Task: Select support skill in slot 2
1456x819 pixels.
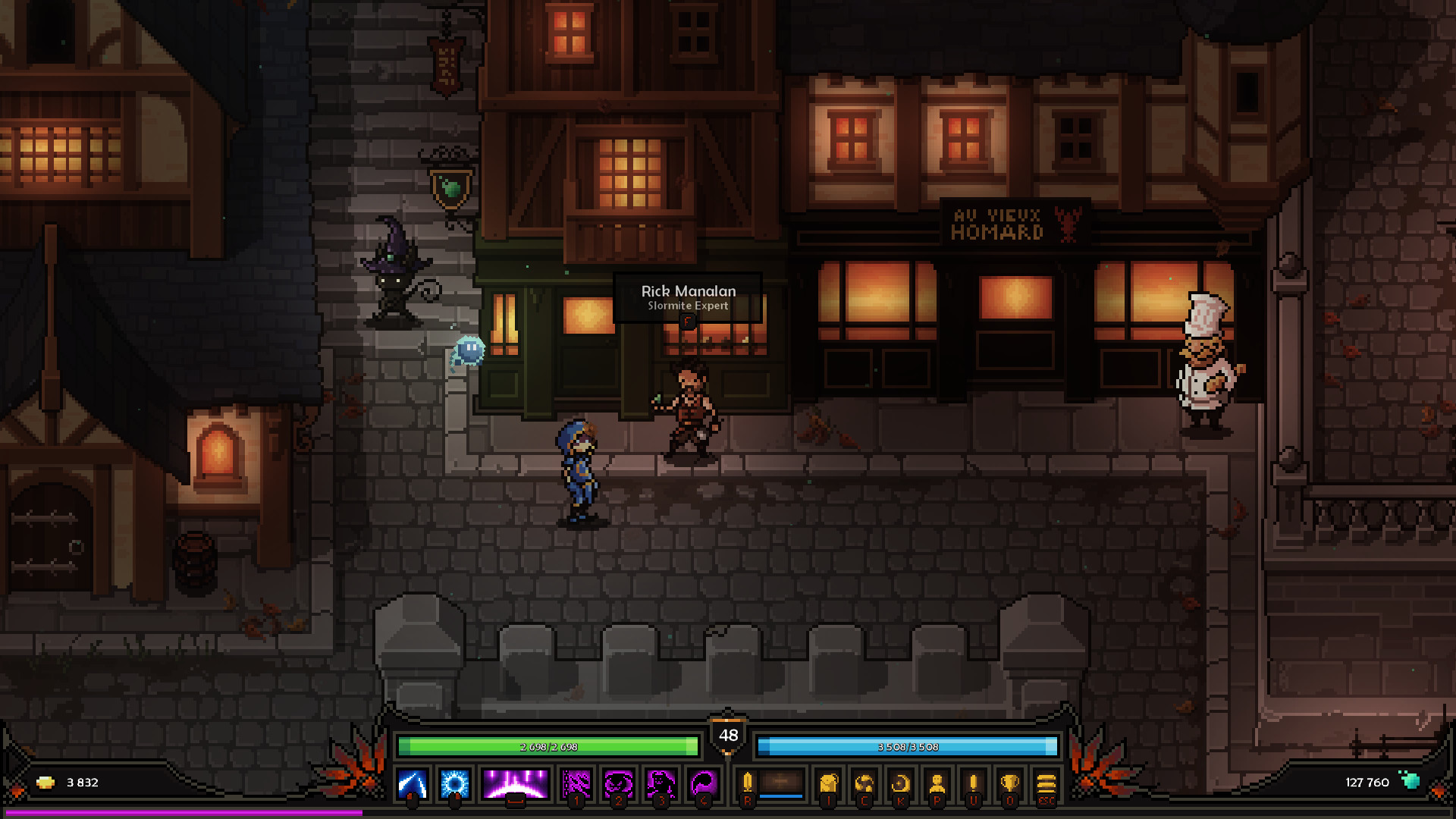Action: click(620, 782)
